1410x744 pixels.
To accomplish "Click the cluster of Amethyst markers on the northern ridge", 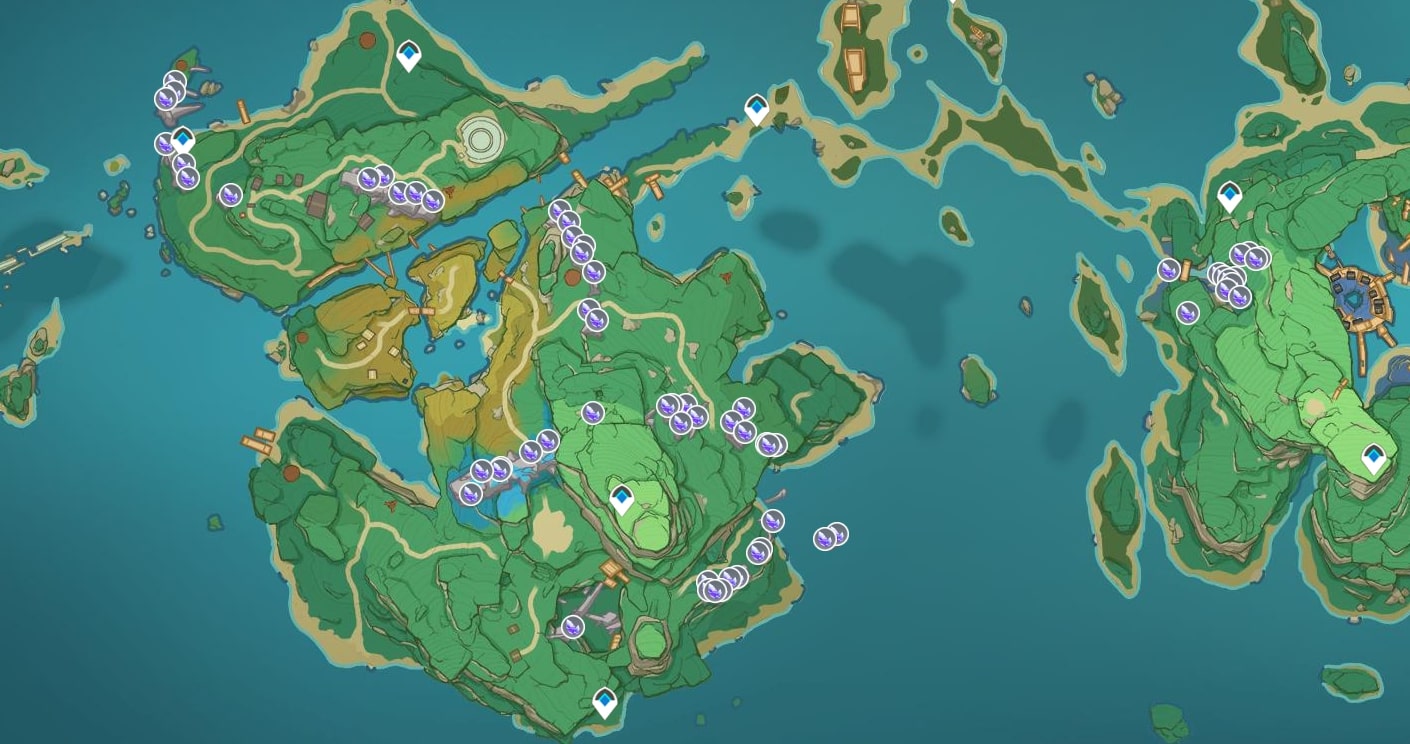I will (x=400, y=190).
